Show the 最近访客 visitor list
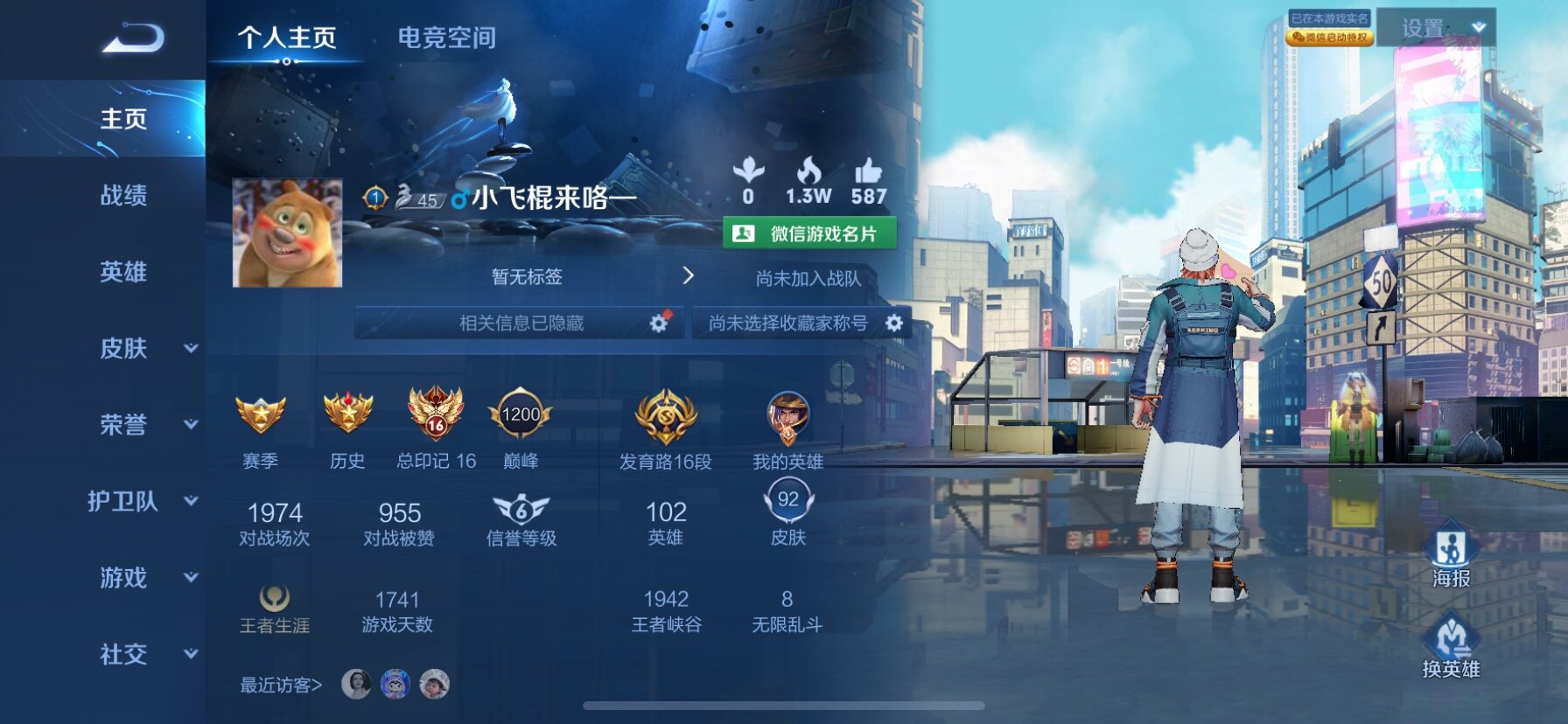Image resolution: width=1568 pixels, height=724 pixels. coord(281,685)
